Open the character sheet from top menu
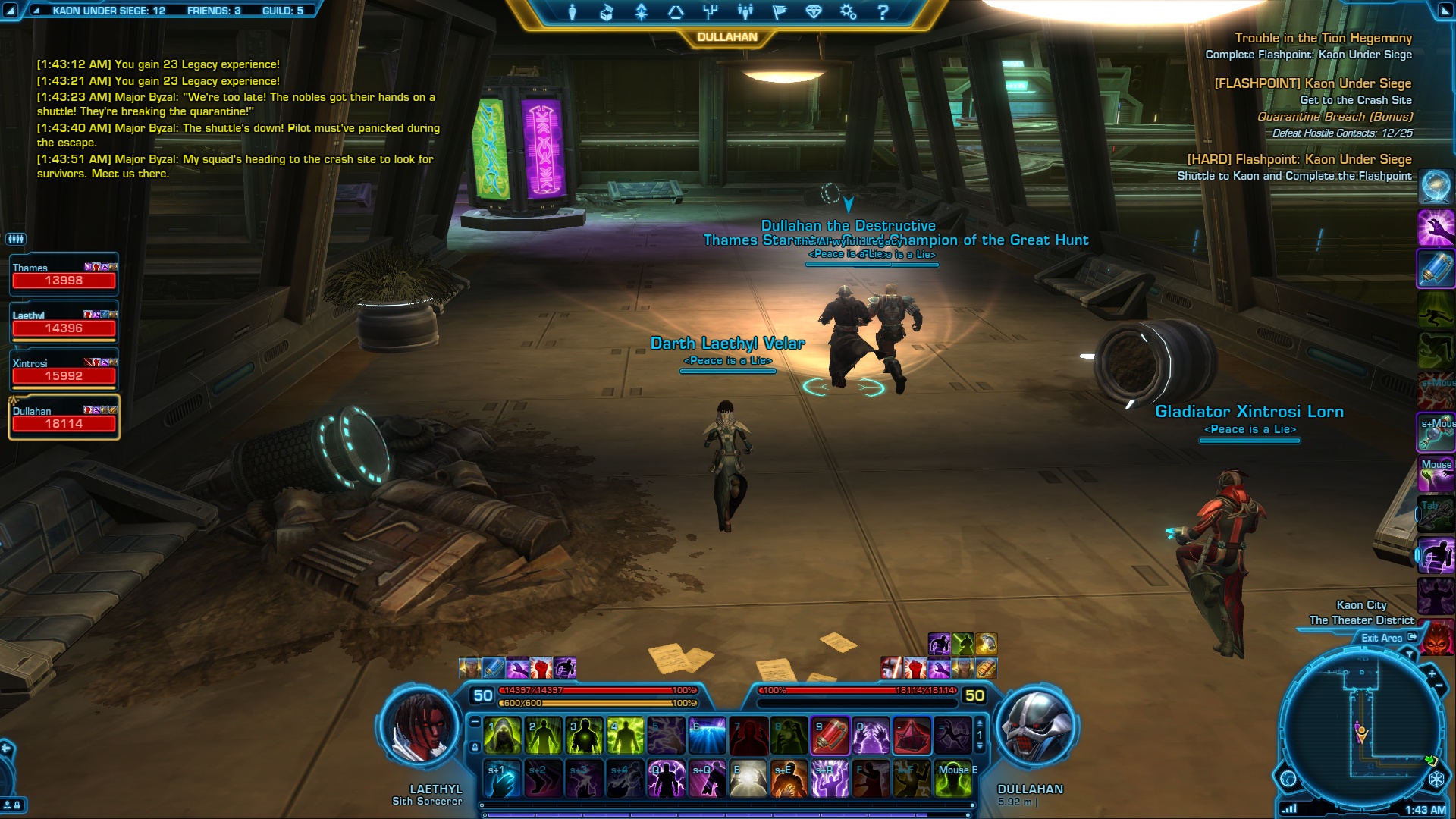The height and width of the screenshot is (819, 1456). tap(573, 12)
